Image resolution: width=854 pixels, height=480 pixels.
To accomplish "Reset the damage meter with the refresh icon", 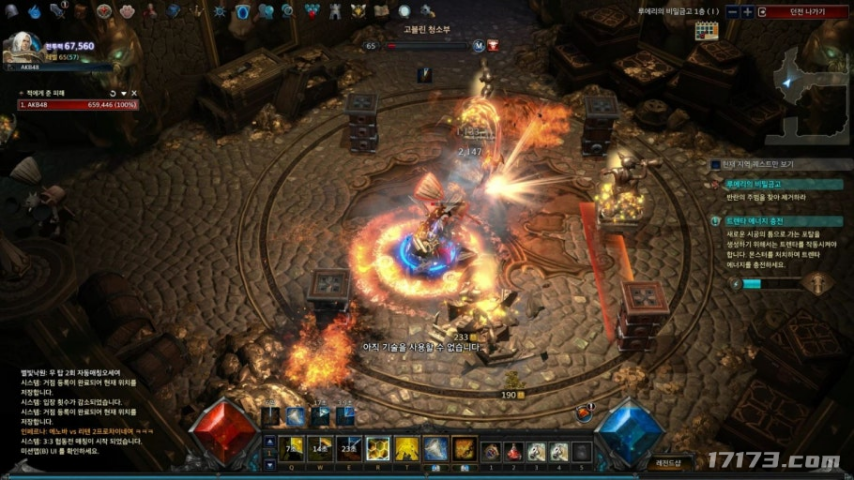I will pyautogui.click(x=113, y=92).
